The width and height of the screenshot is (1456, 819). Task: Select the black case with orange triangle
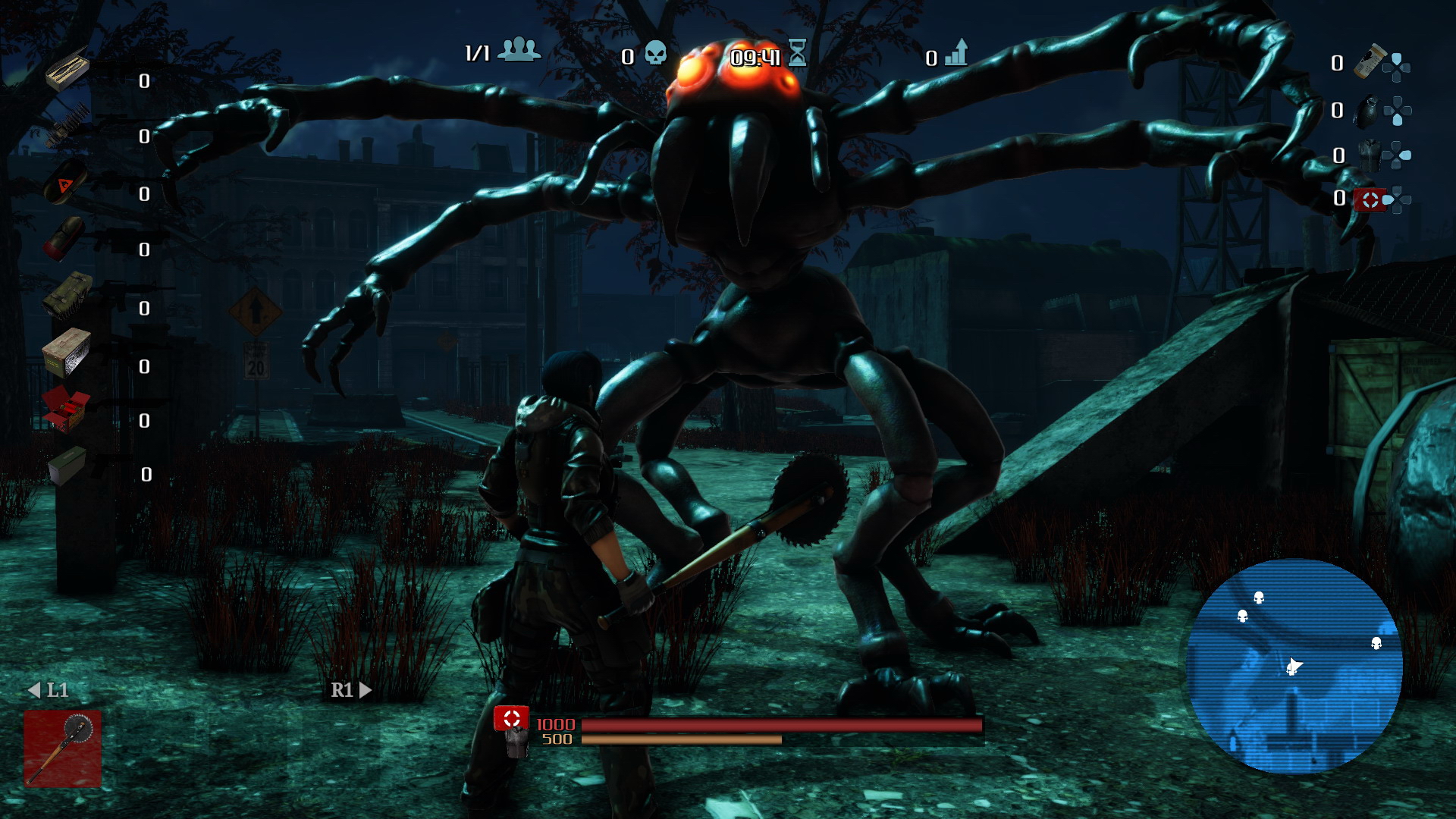click(66, 181)
